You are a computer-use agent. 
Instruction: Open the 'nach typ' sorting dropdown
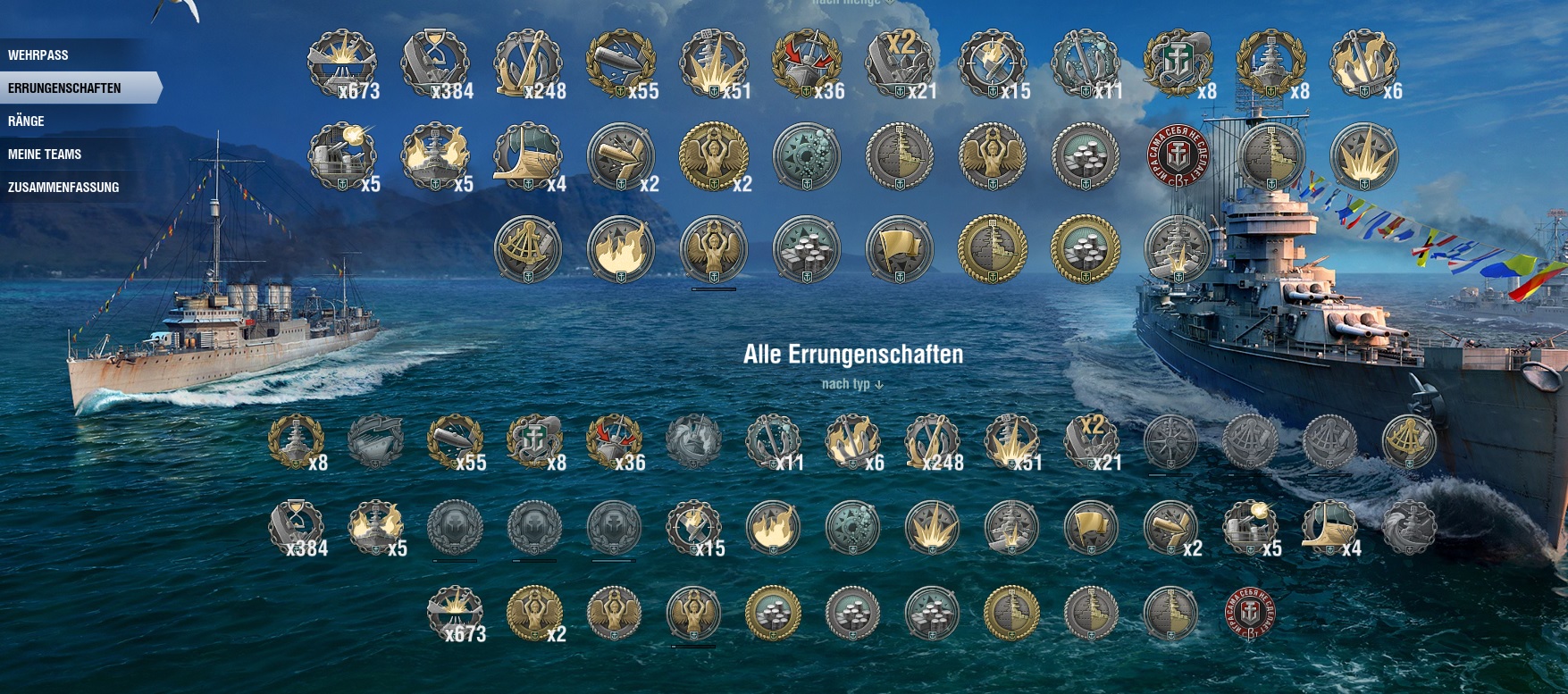point(849,384)
